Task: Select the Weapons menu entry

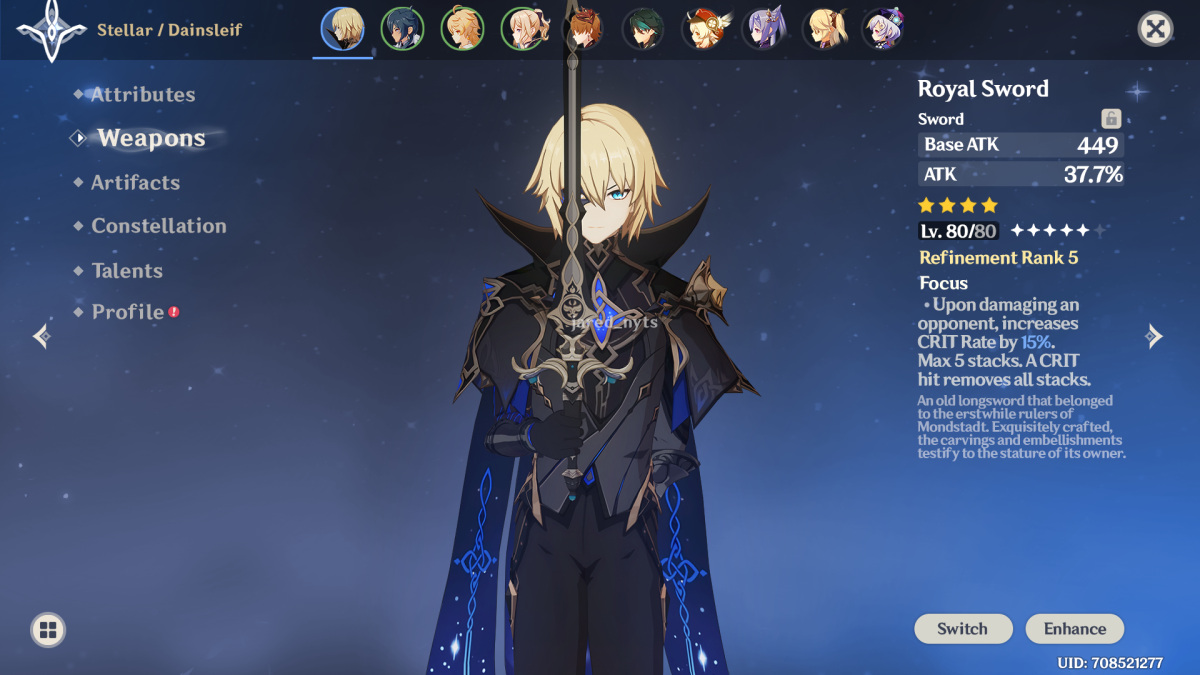Action: click(151, 139)
